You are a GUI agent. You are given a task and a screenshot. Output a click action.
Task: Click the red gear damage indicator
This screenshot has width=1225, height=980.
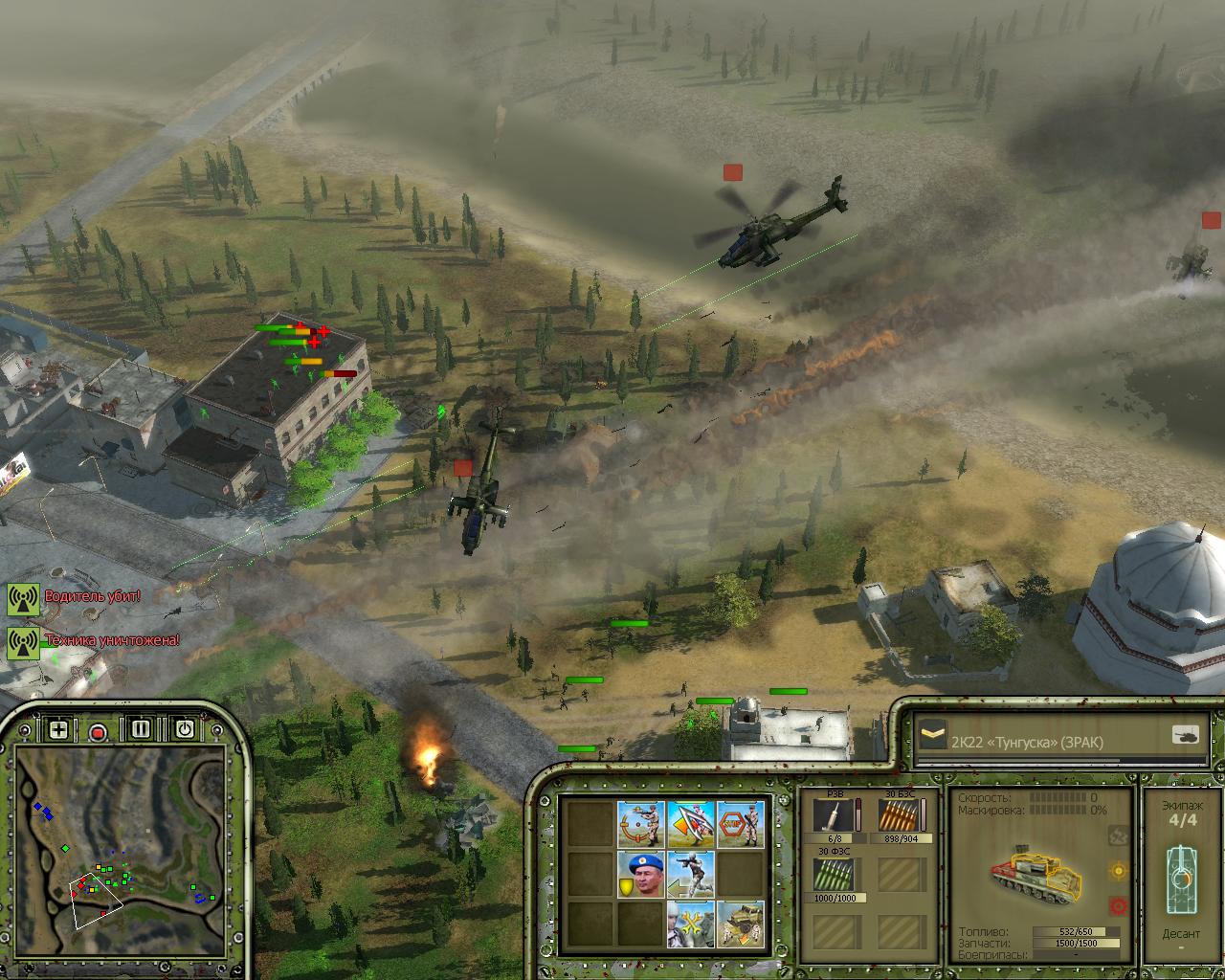pos(1117,905)
